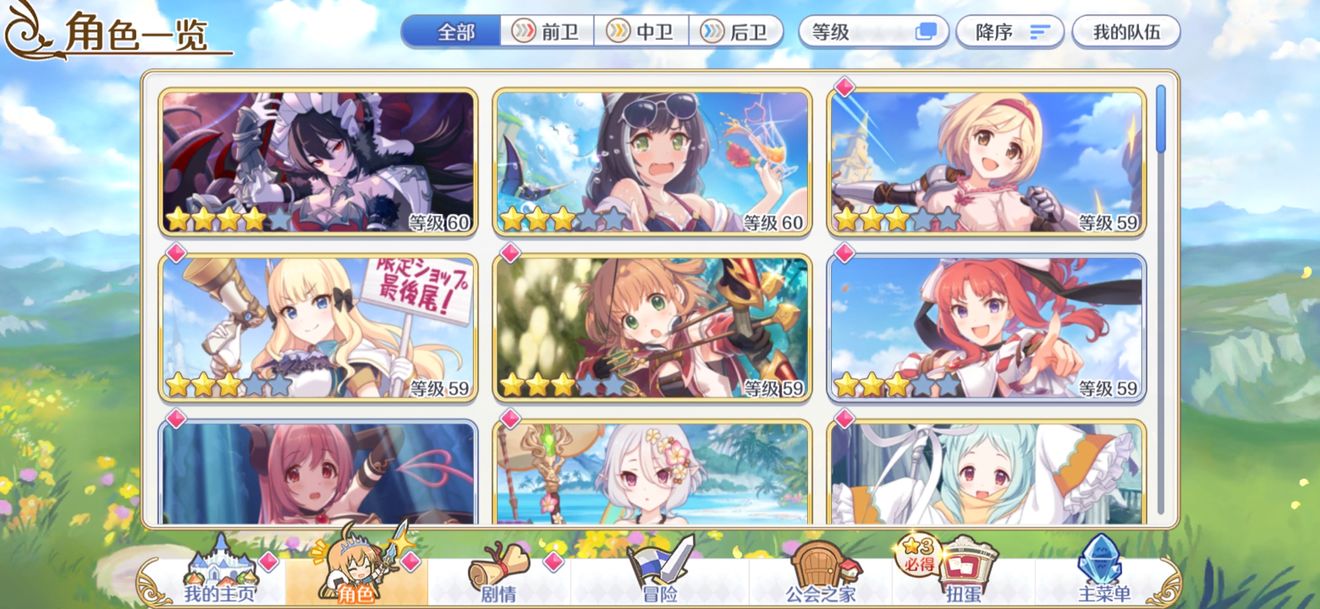This screenshot has height=609, width=1320.
Task: Switch to the 中卫 filter tab
Action: [641, 31]
